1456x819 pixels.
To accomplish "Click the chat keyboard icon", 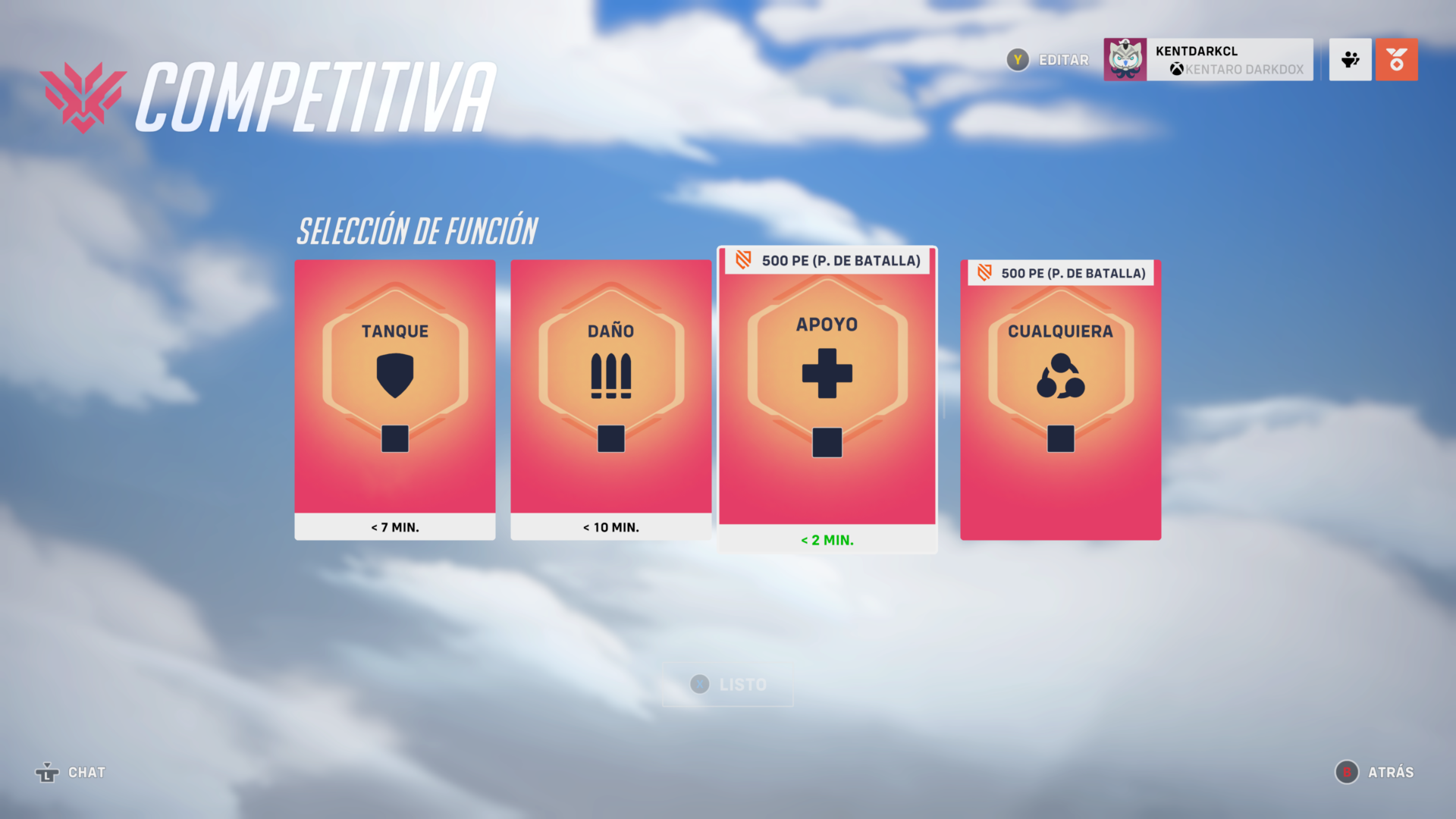I will 48,773.
